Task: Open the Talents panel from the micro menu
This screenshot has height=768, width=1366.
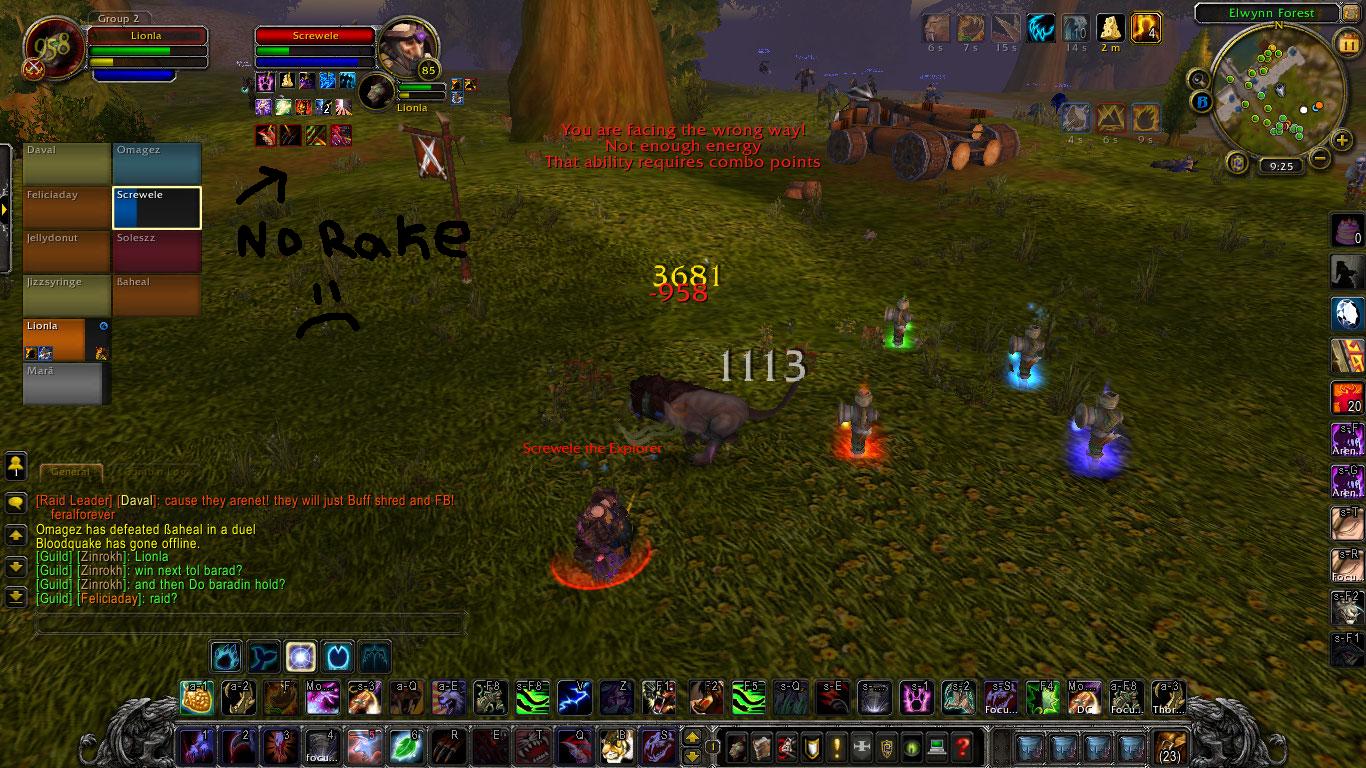Action: [x=787, y=746]
